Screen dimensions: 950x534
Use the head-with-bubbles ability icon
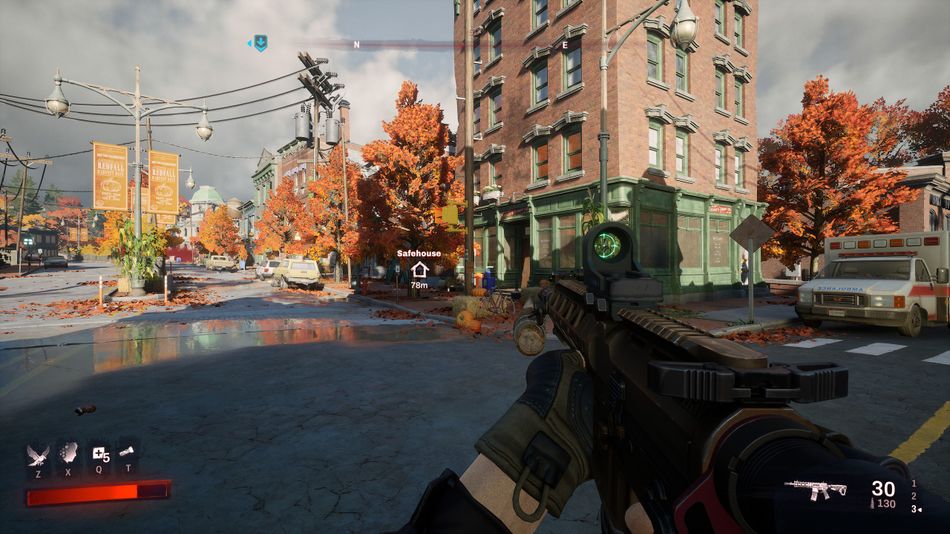(68, 454)
